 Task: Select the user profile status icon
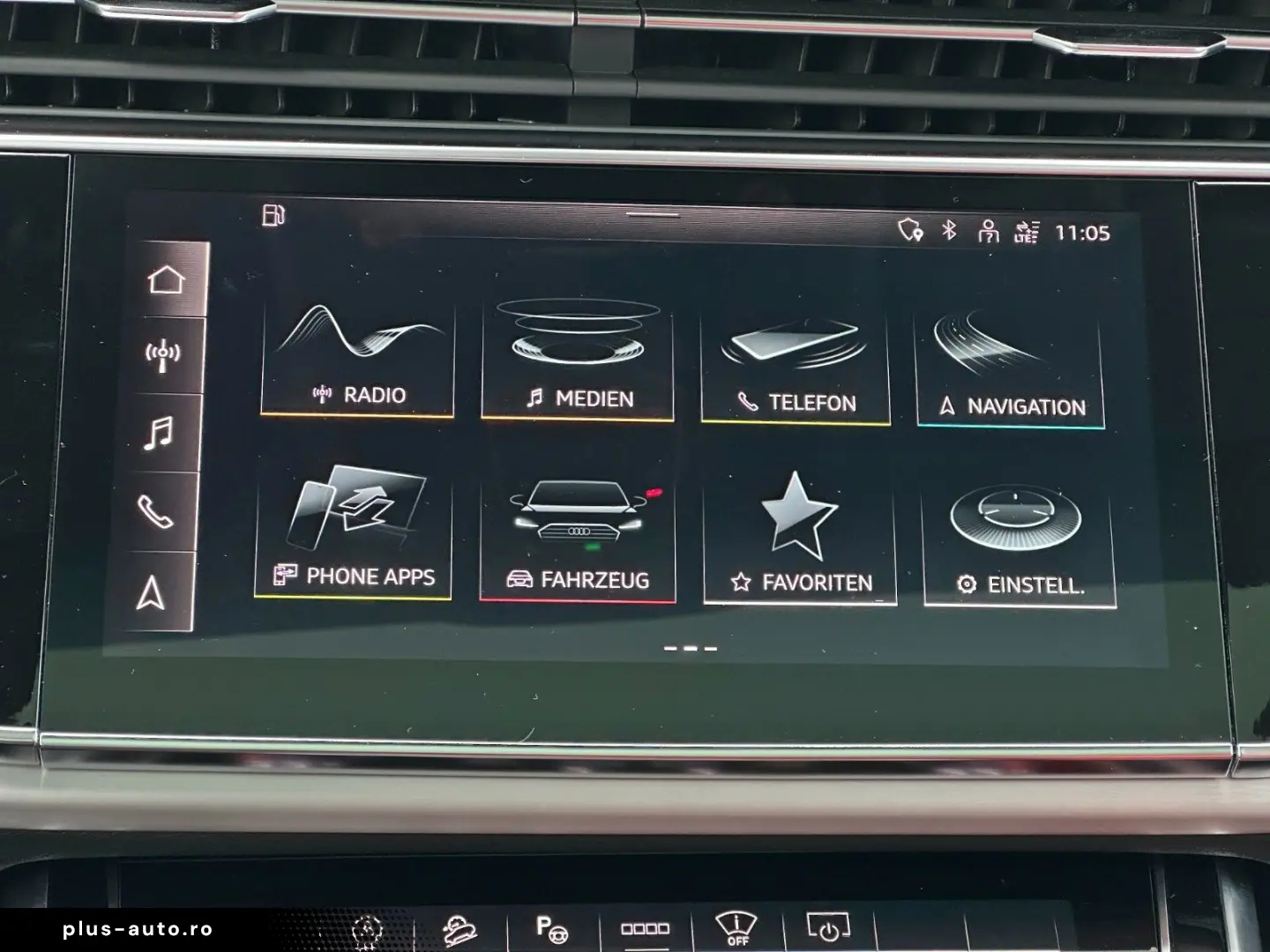[x=988, y=232]
